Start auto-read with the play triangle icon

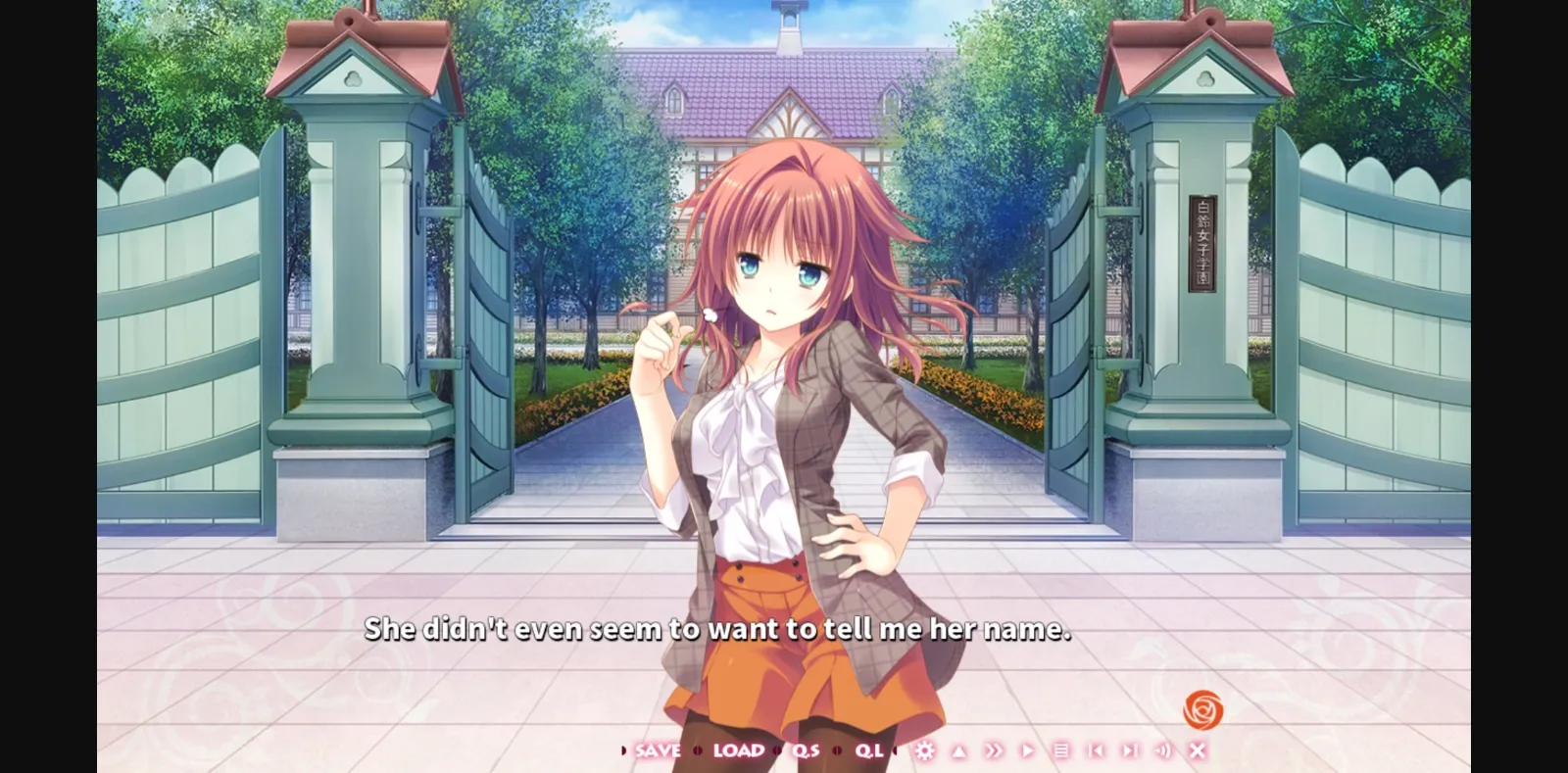click(x=1028, y=750)
